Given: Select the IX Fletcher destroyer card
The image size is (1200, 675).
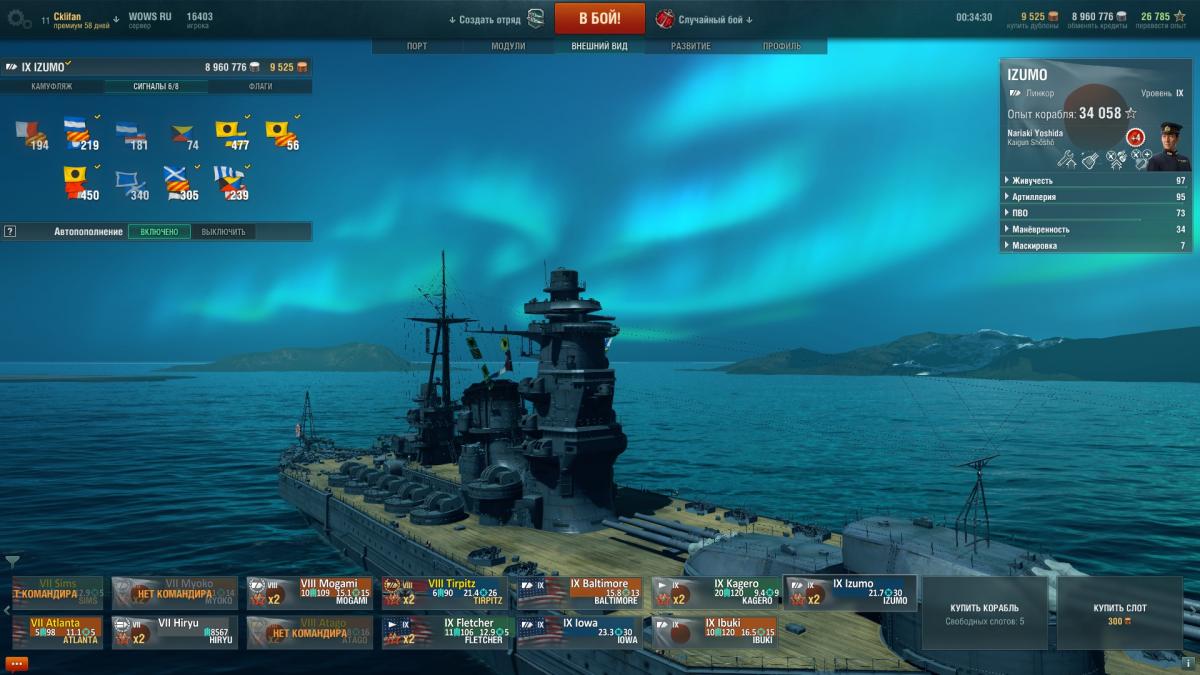Looking at the screenshot, I should 445,632.
